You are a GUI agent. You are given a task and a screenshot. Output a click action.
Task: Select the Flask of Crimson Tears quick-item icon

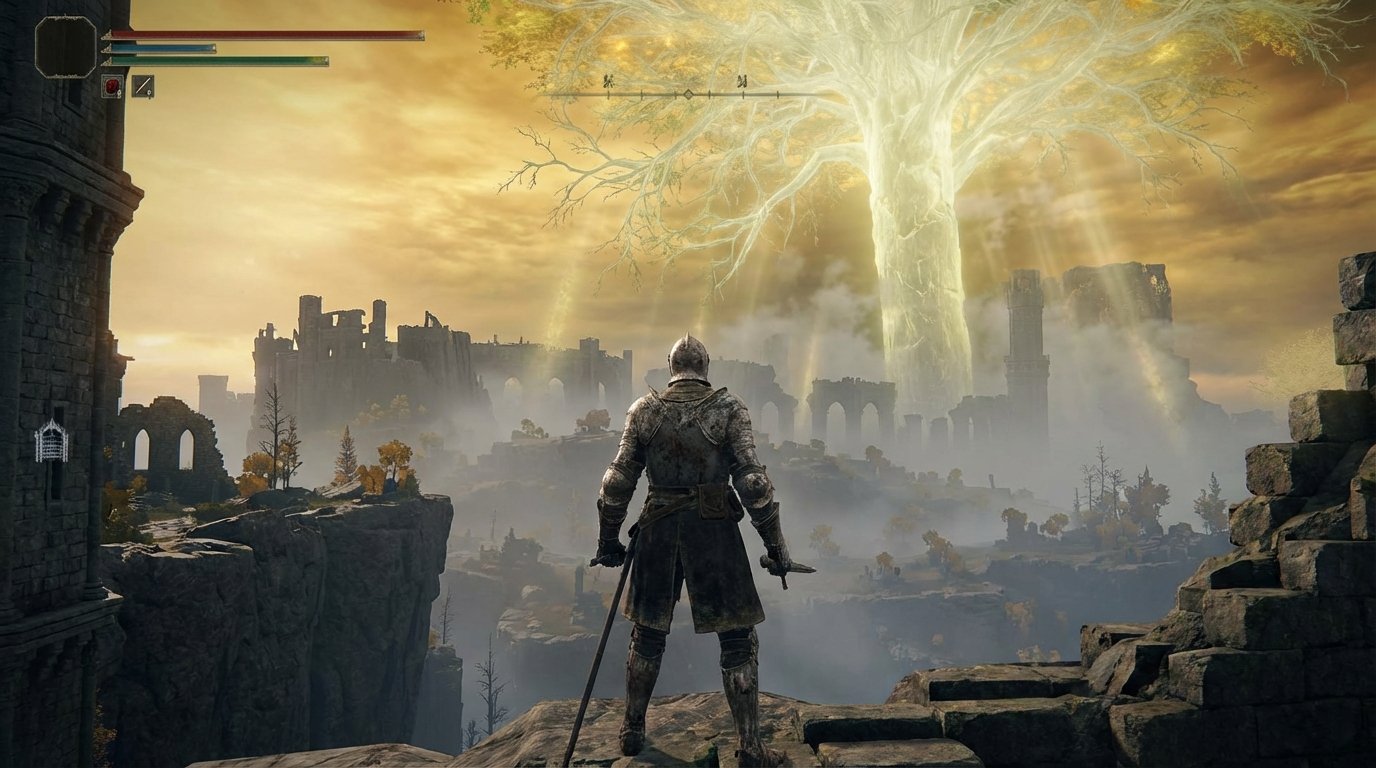coord(112,86)
